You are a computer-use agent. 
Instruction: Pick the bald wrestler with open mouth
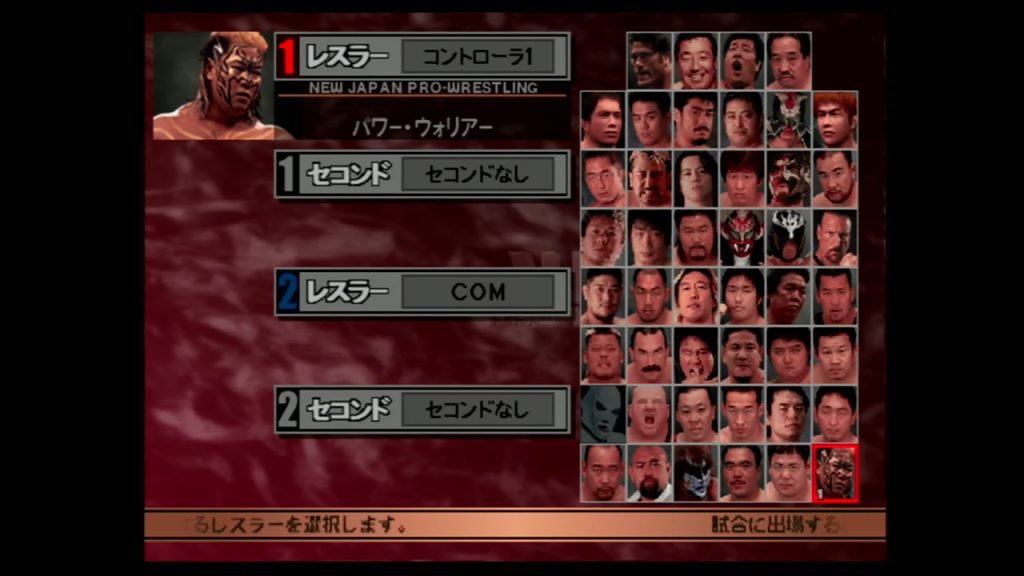pyautogui.click(x=649, y=414)
